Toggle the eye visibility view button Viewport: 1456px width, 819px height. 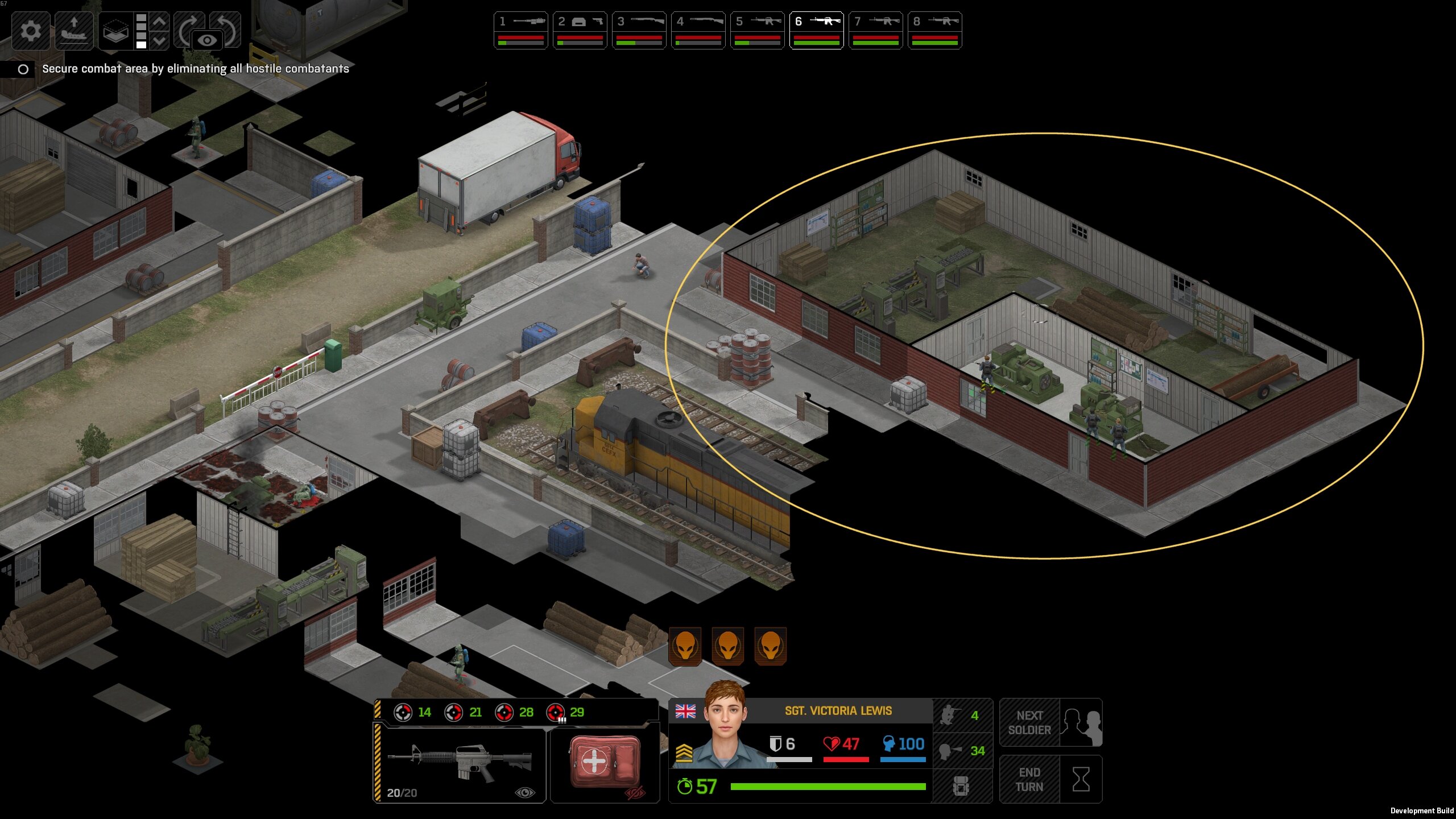click(207, 40)
